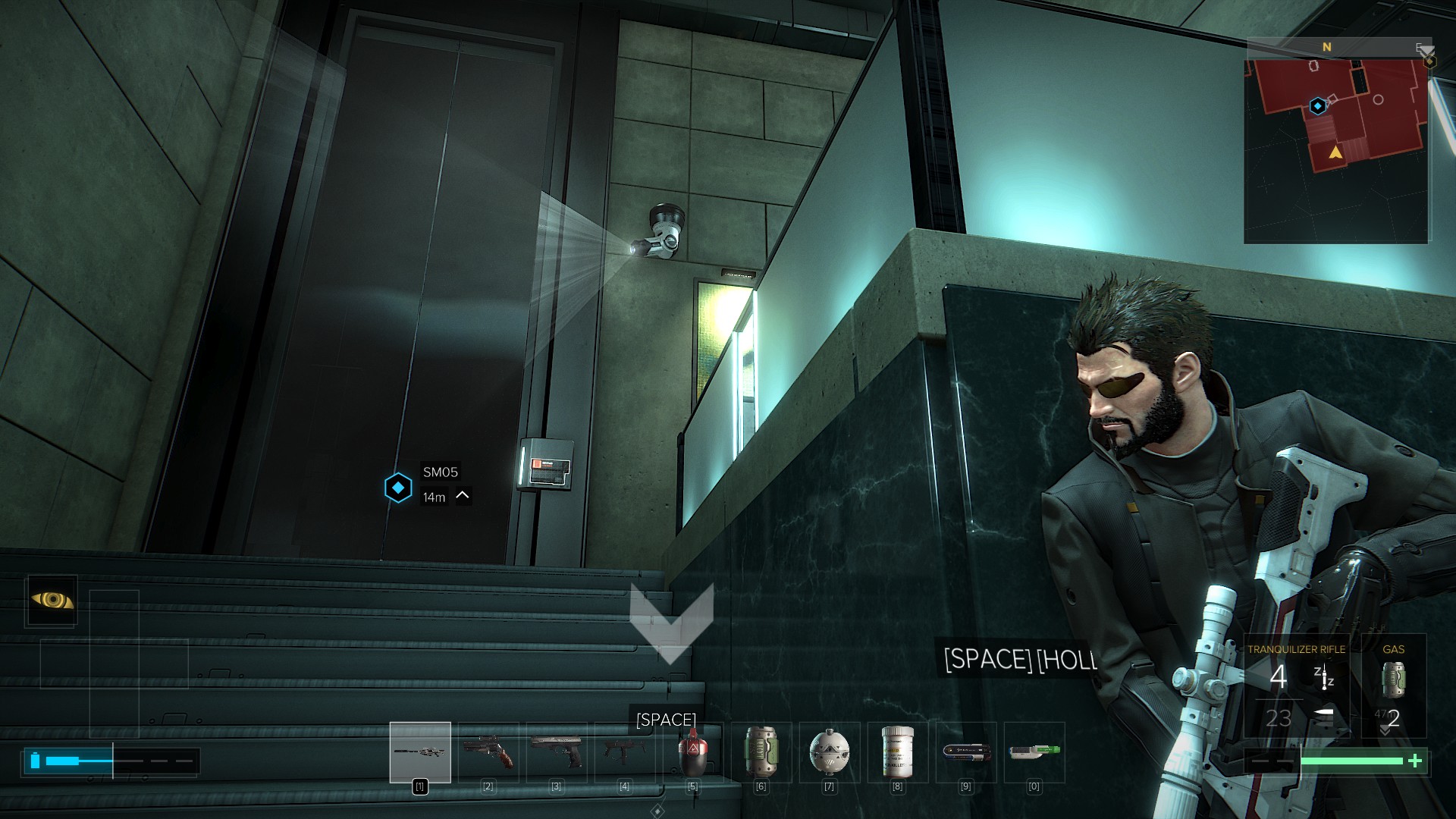This screenshot has height=819, width=1456.
Task: Select the tranquilizer rifle hotbar slot
Action: click(420, 752)
